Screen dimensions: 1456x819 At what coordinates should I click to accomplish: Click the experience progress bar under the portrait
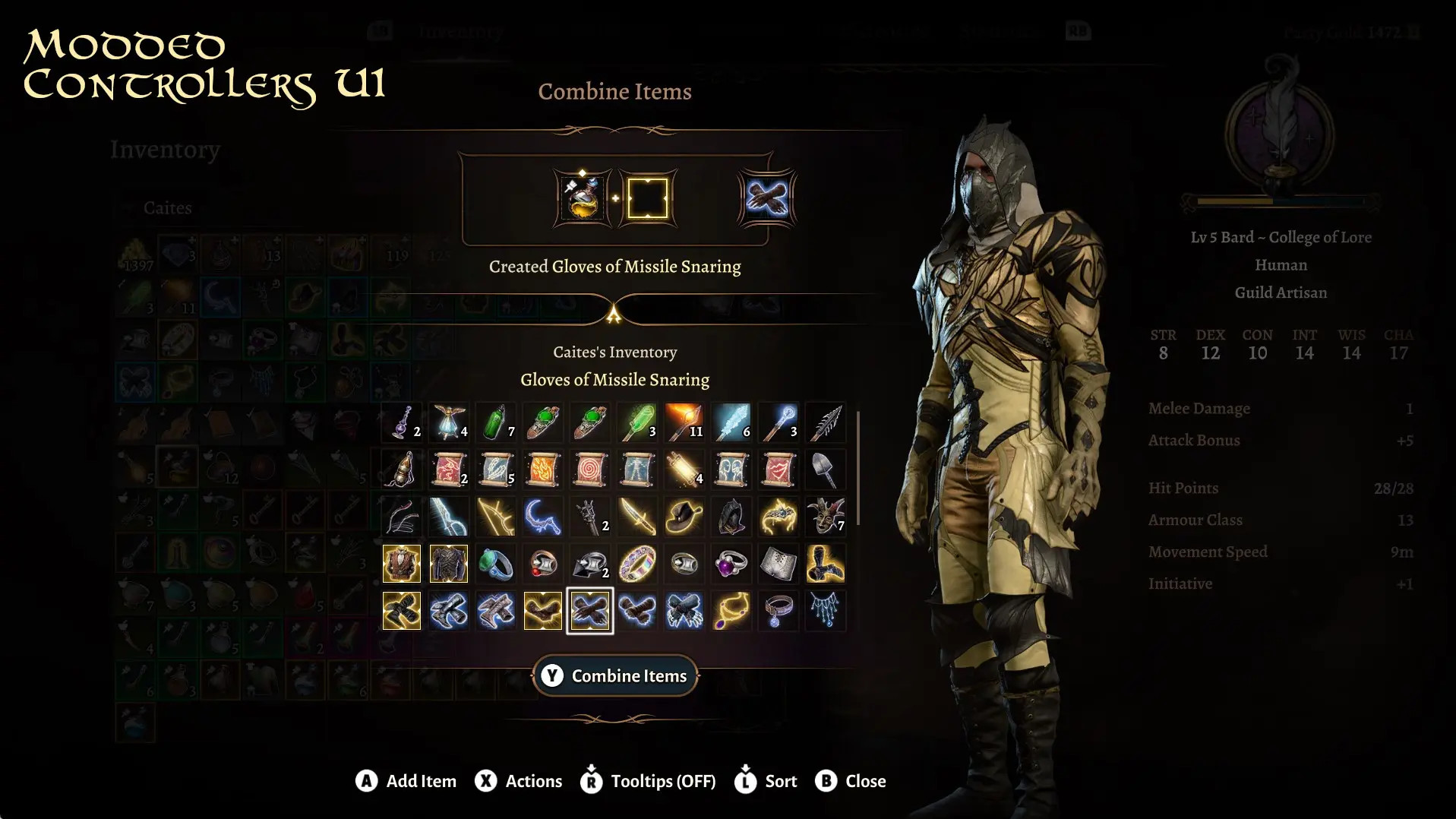click(x=1281, y=201)
